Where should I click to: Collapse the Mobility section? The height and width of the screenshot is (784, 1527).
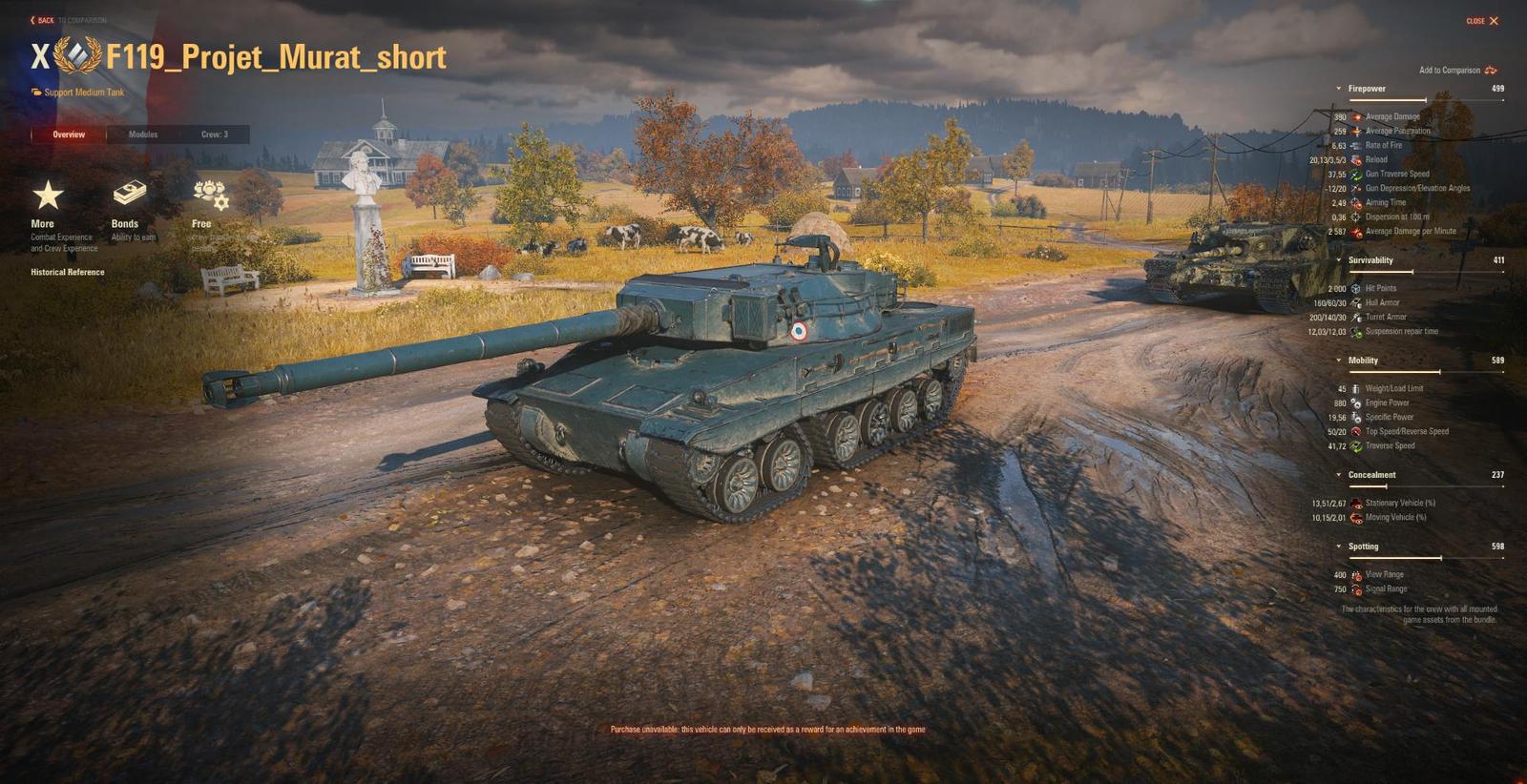1339,361
